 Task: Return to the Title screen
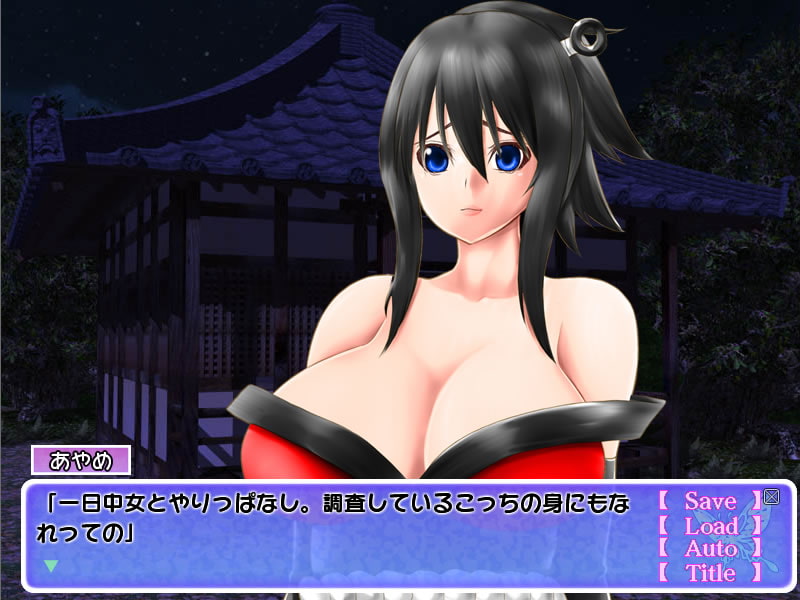click(710, 573)
